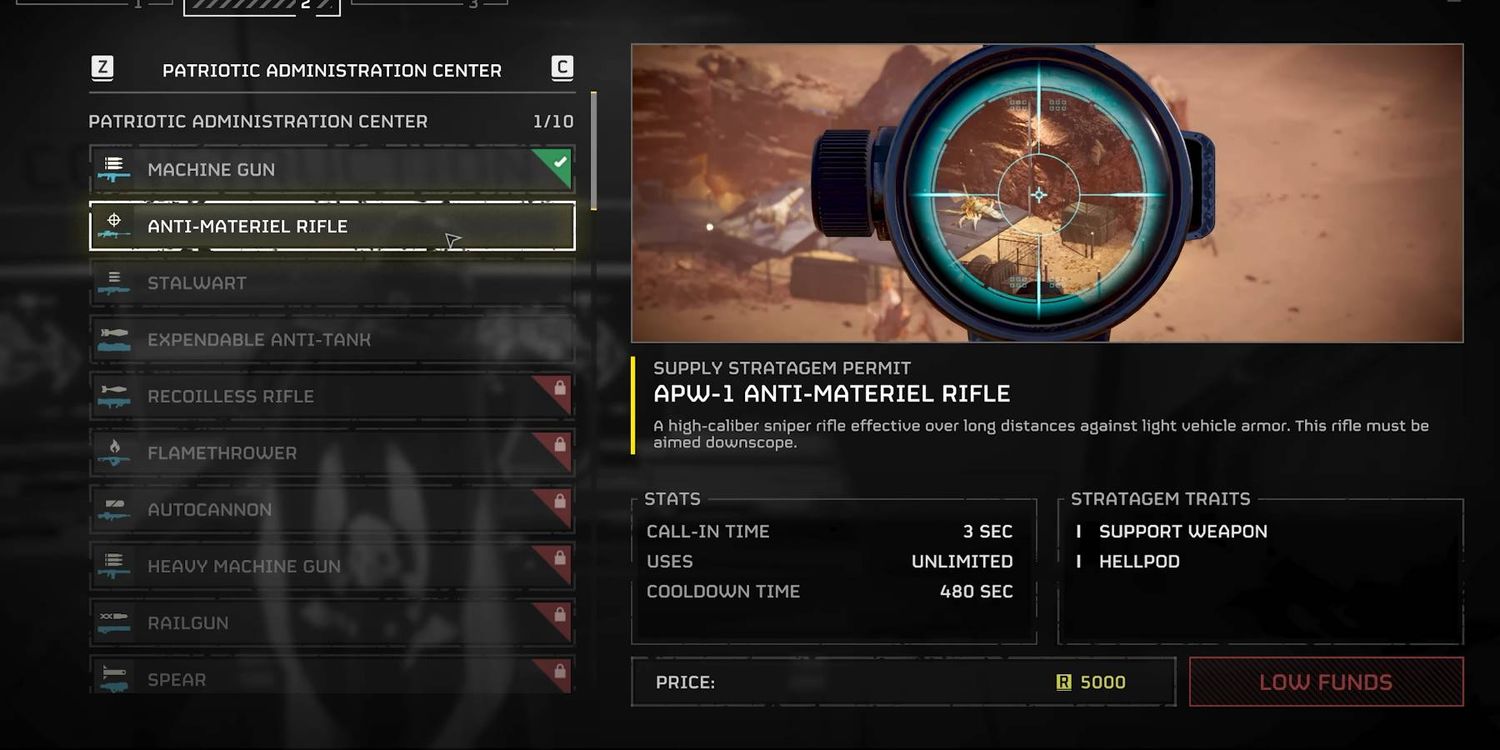The height and width of the screenshot is (750, 1500).
Task: Select the locked Railgun stratagem
Action: click(331, 623)
